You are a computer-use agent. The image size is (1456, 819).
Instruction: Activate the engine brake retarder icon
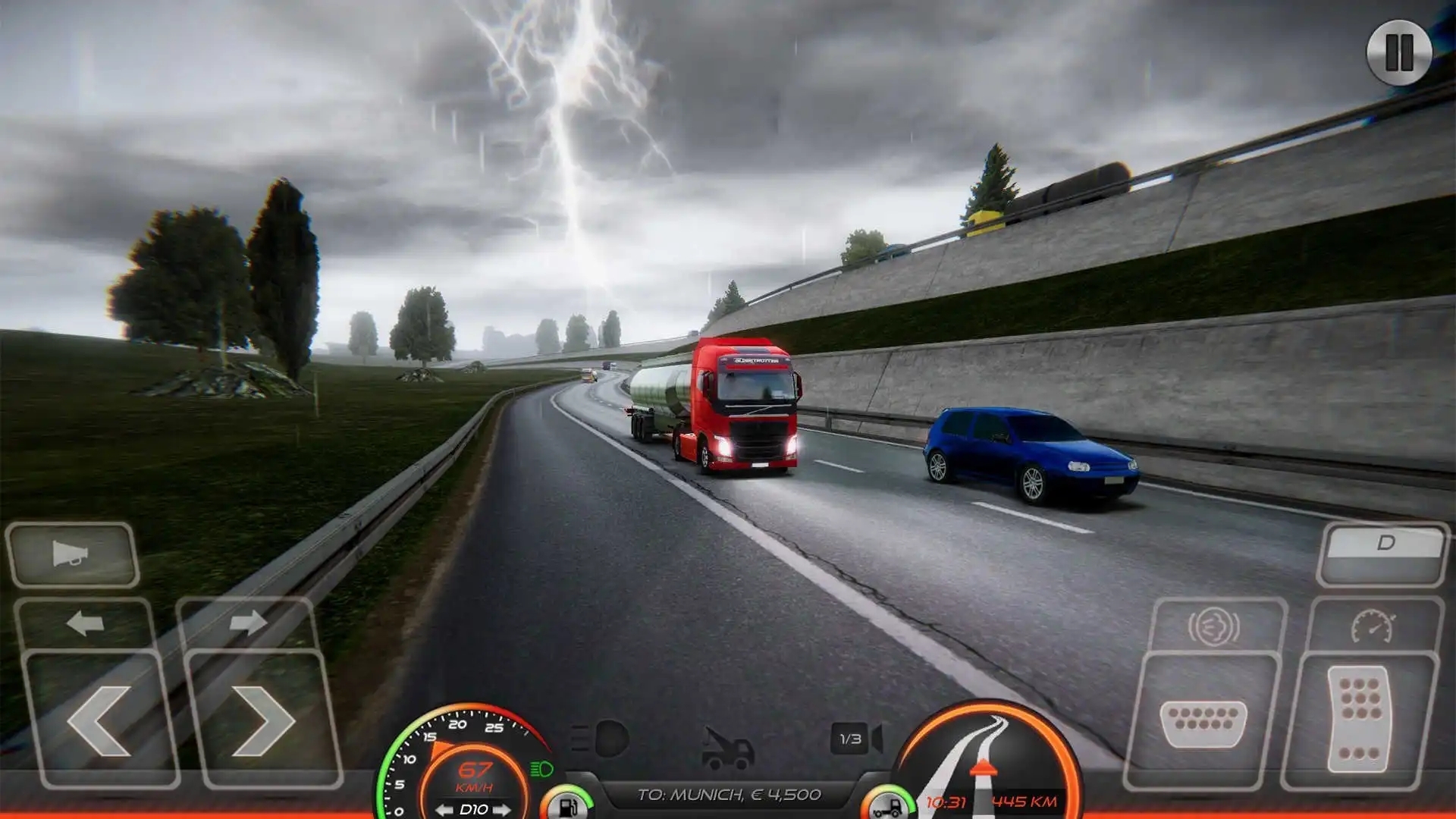1213,627
